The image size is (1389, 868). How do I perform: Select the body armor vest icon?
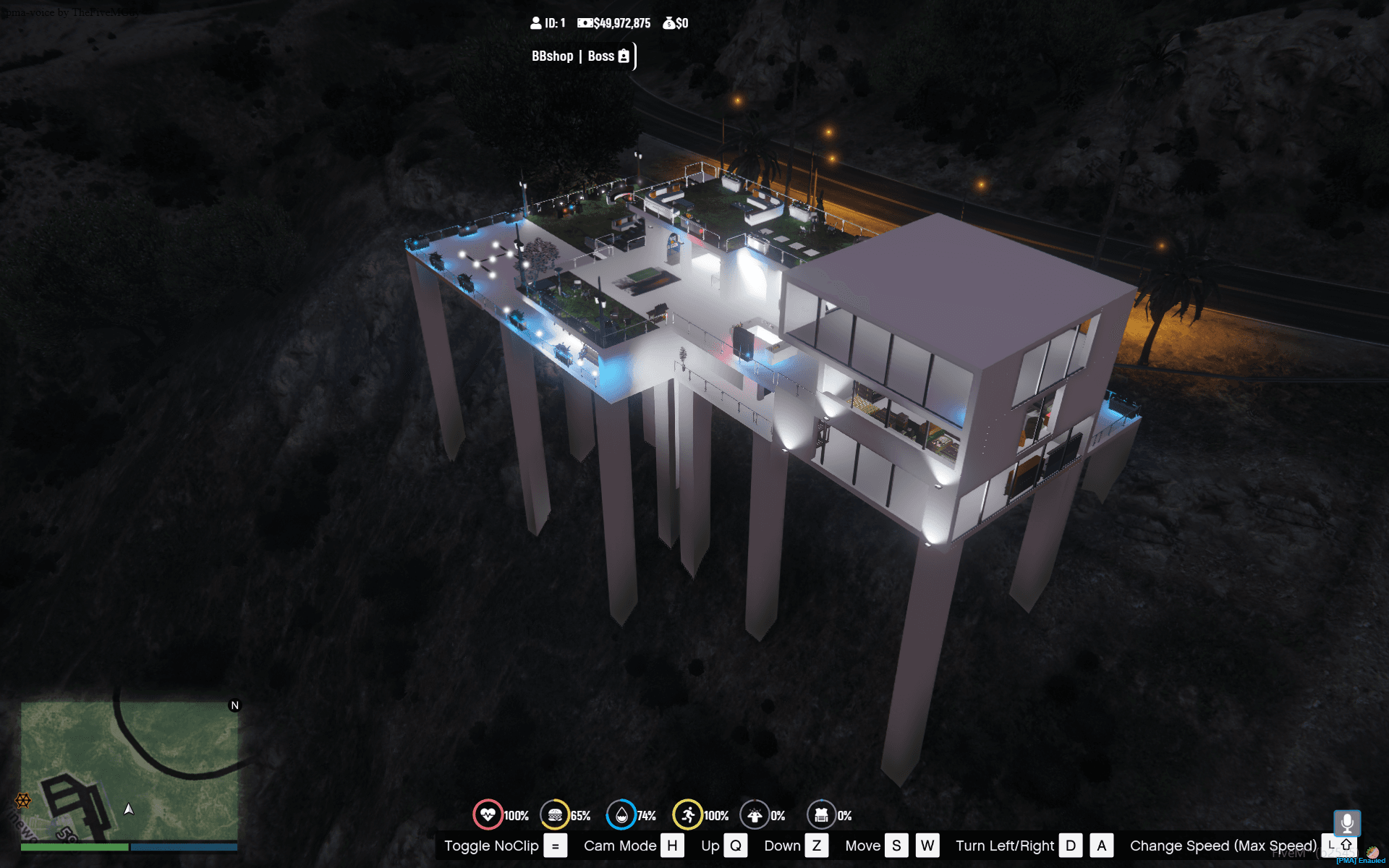(821, 815)
